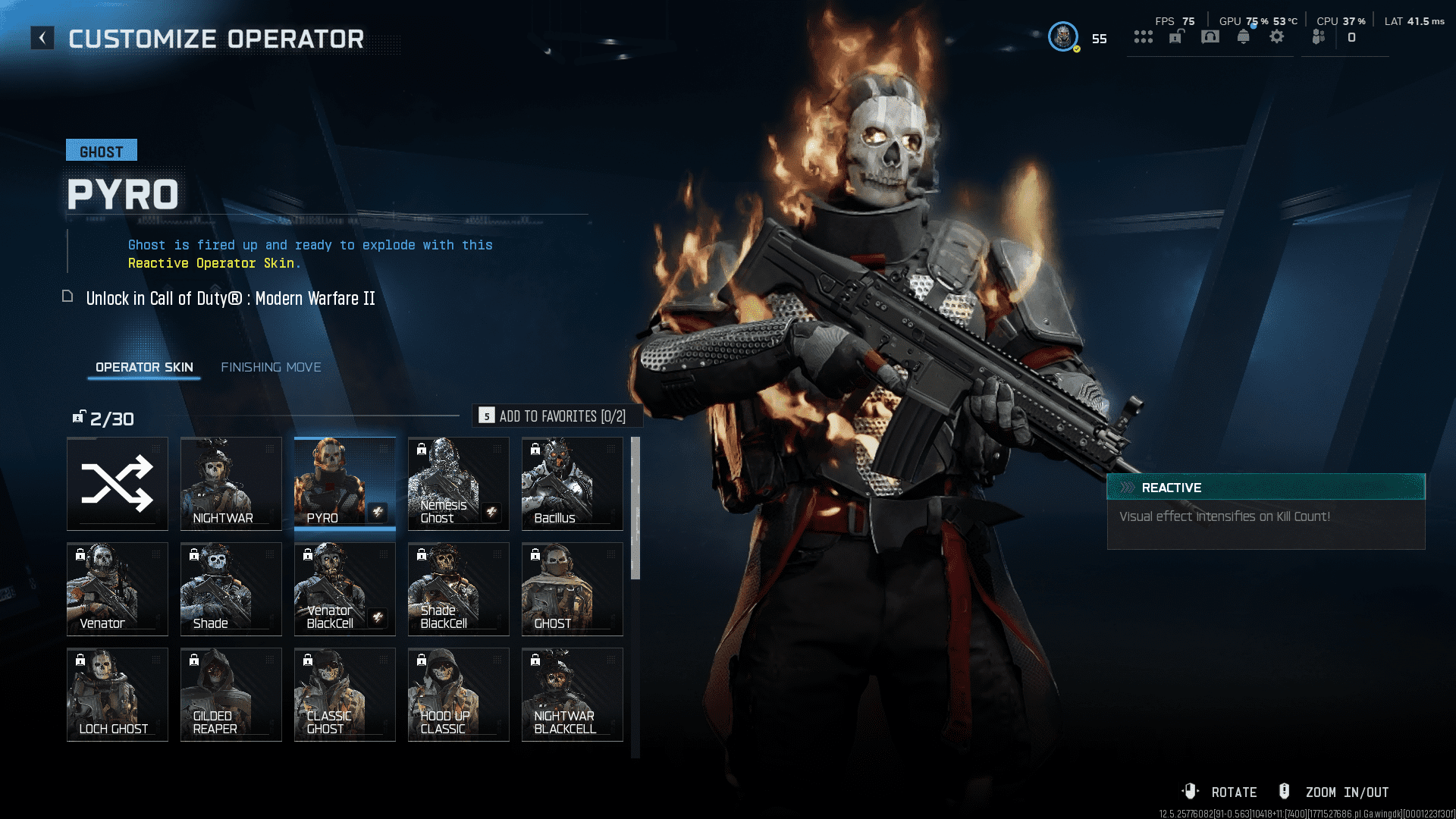This screenshot has height=819, width=1456.
Task: Choose the NIGHTWAR BLACKCELL skin
Action: (x=573, y=695)
